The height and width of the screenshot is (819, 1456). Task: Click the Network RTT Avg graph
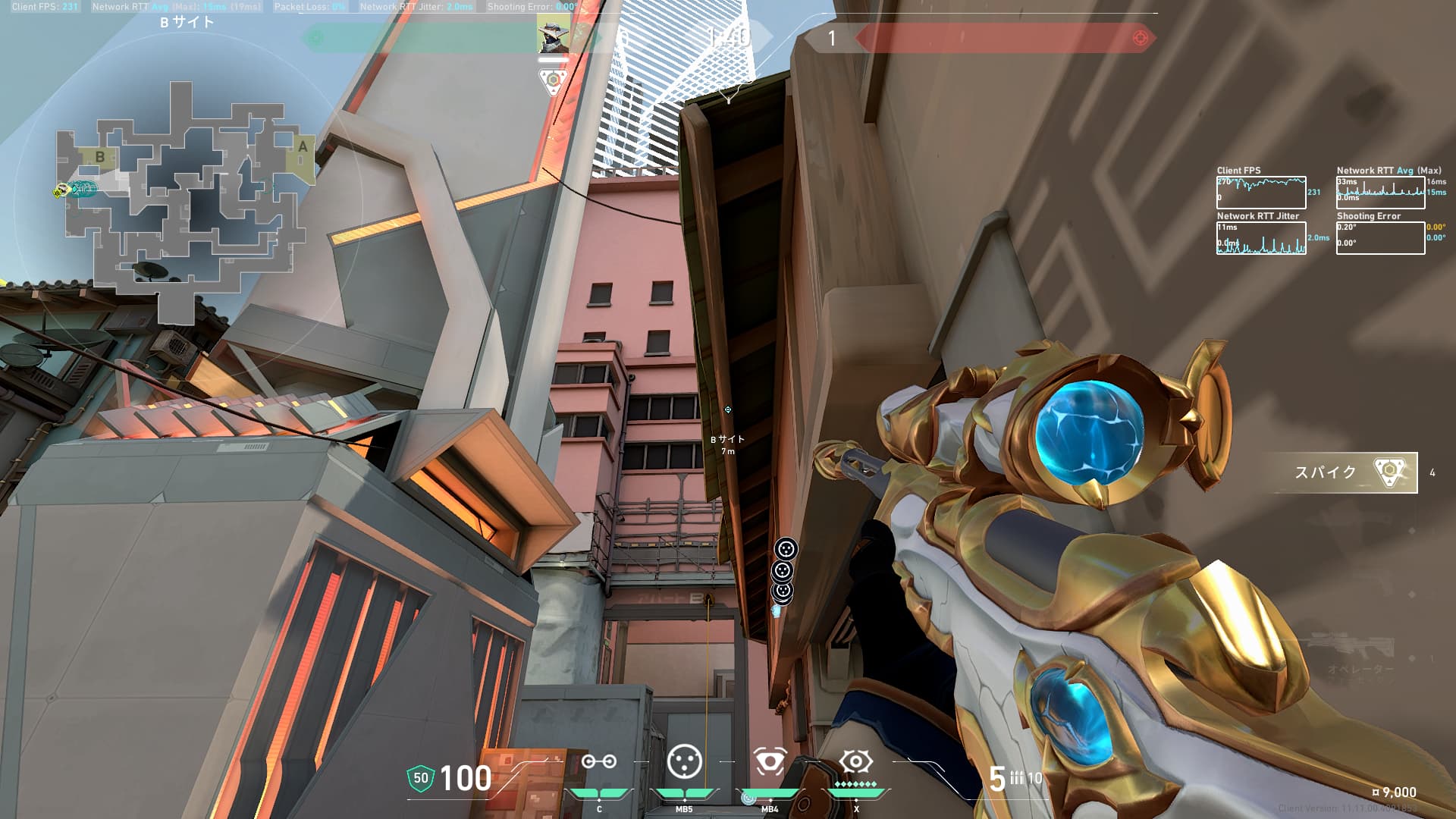click(x=1380, y=193)
